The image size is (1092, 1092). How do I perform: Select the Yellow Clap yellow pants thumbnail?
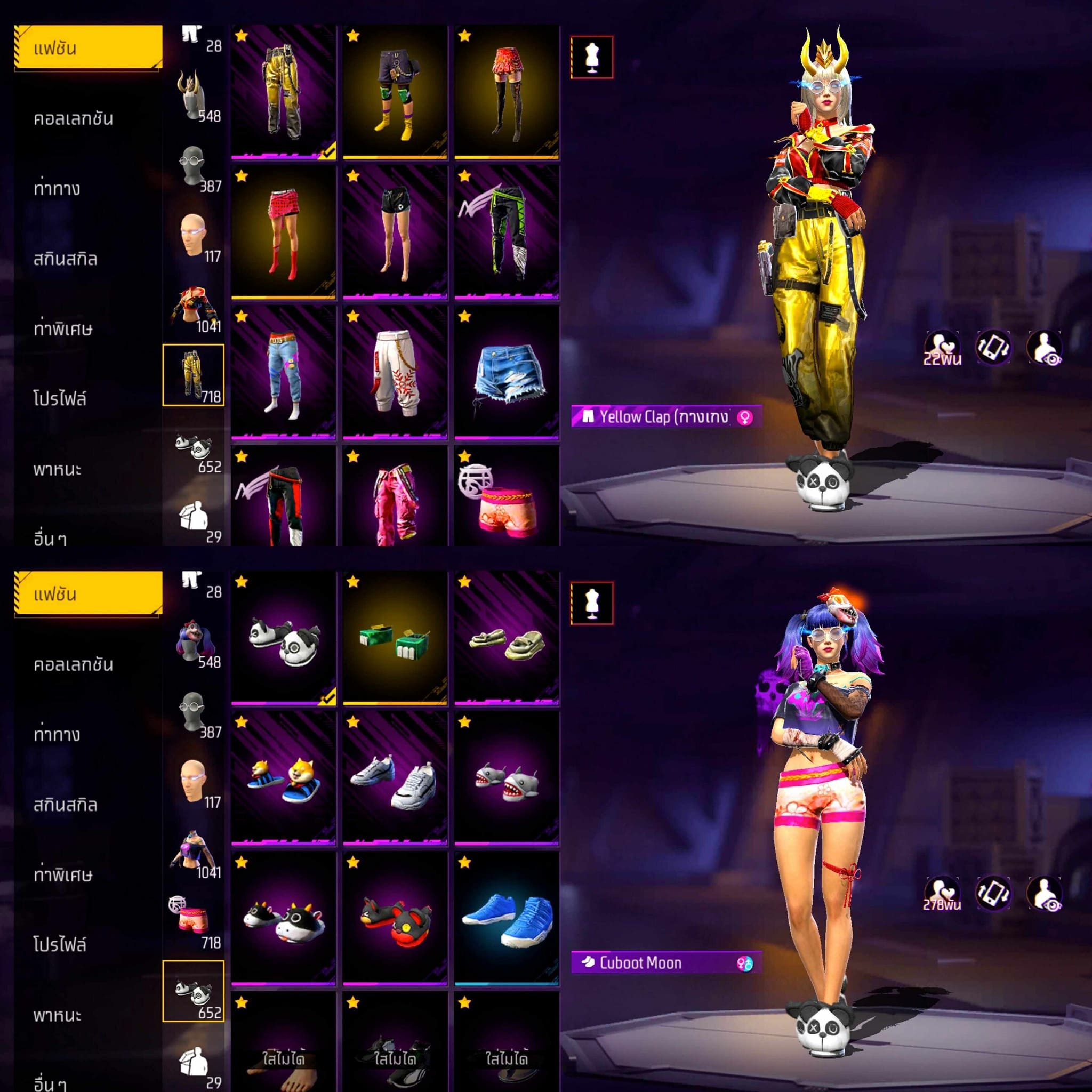tap(283, 92)
